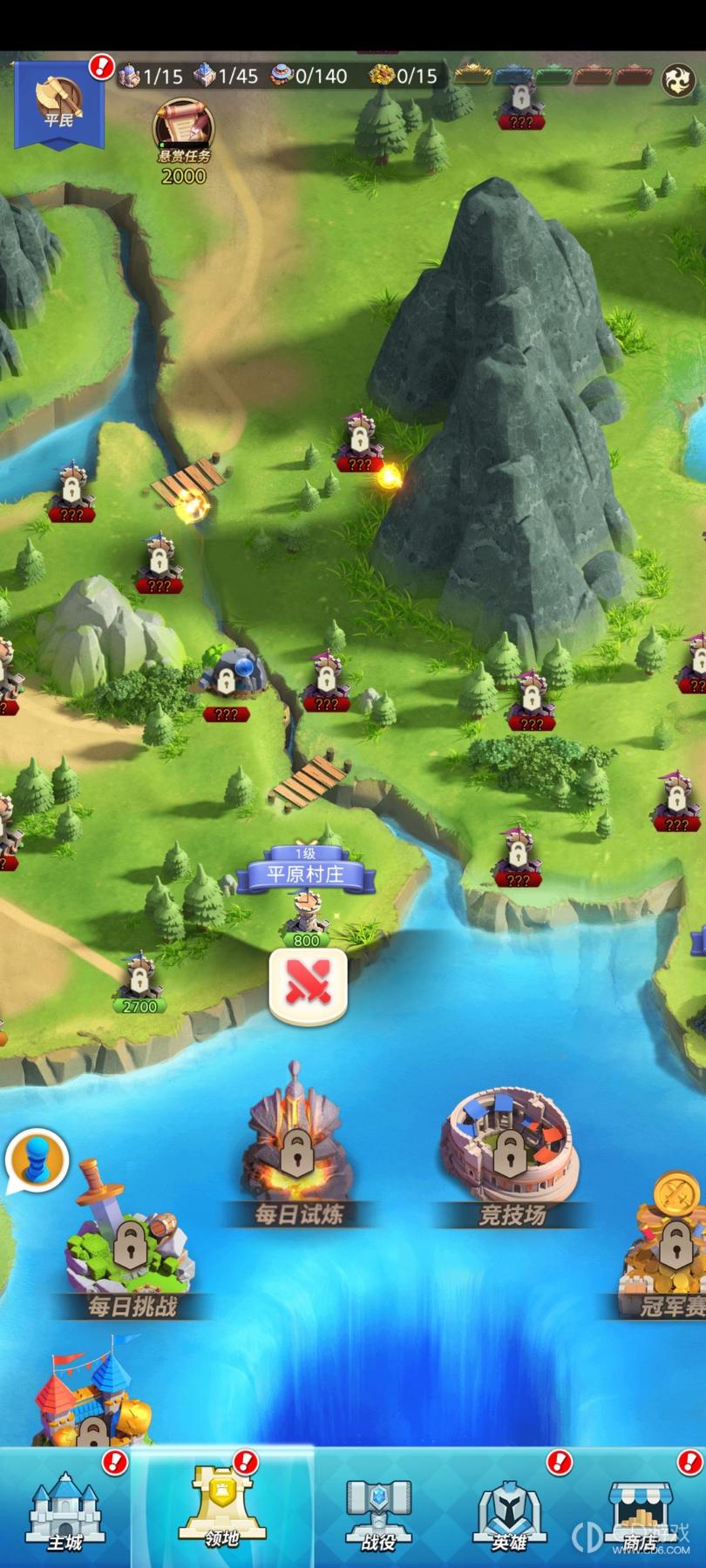This screenshot has height=1568, width=706.
Task: Select the tower node labeled 2700
Action: pyautogui.click(x=139, y=982)
